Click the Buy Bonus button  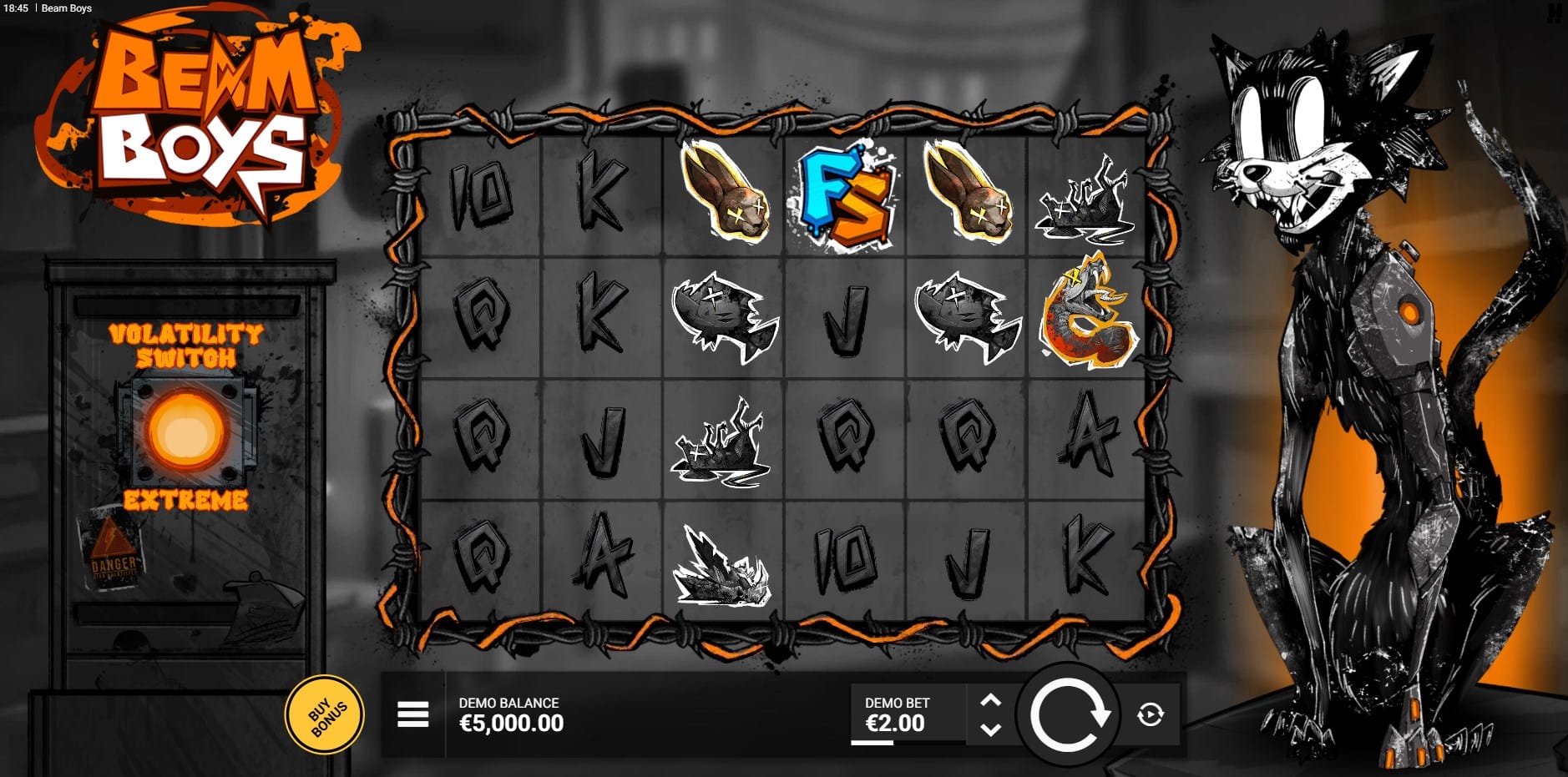(x=325, y=715)
